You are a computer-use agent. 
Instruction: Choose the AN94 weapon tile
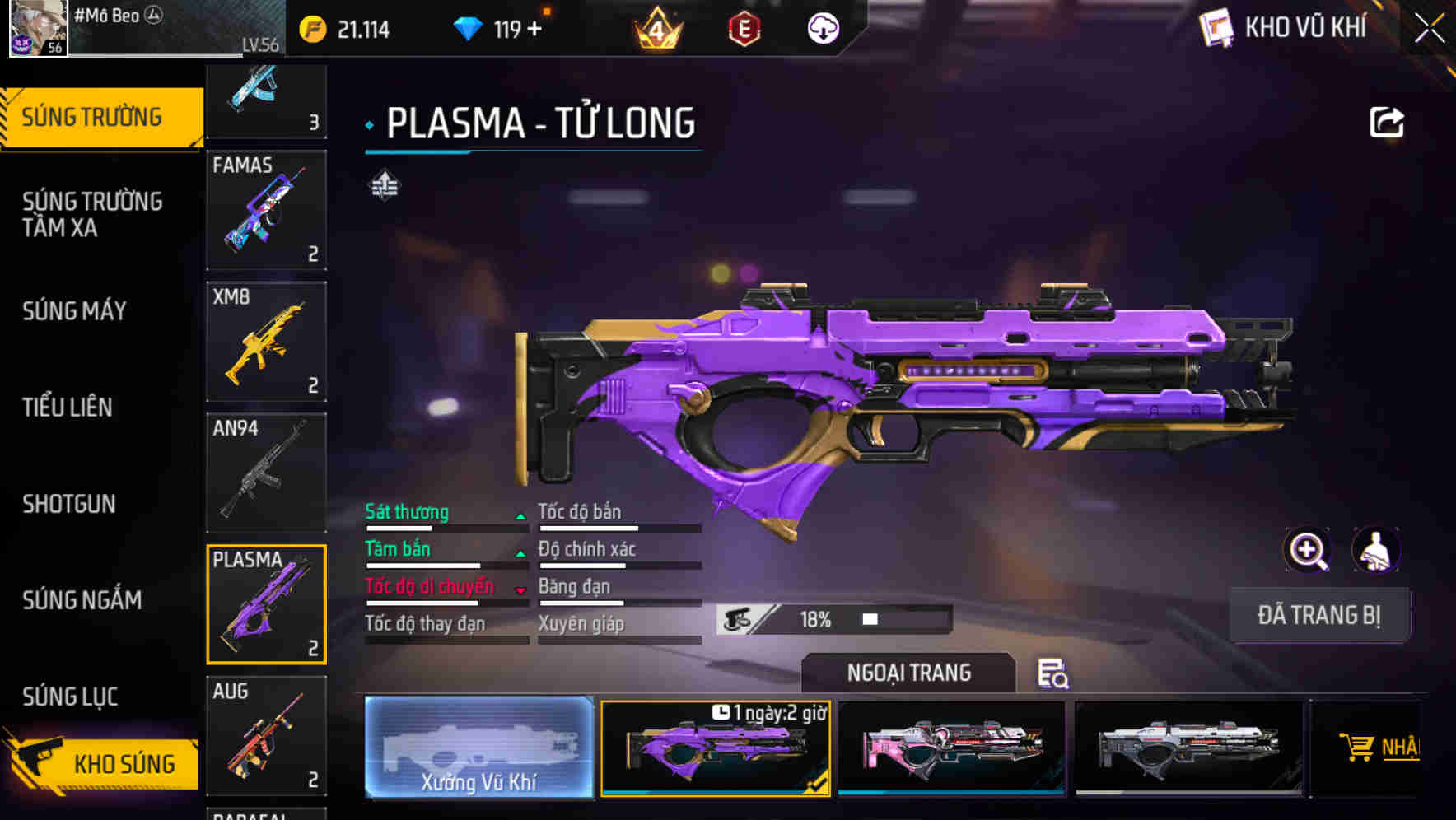click(266, 473)
